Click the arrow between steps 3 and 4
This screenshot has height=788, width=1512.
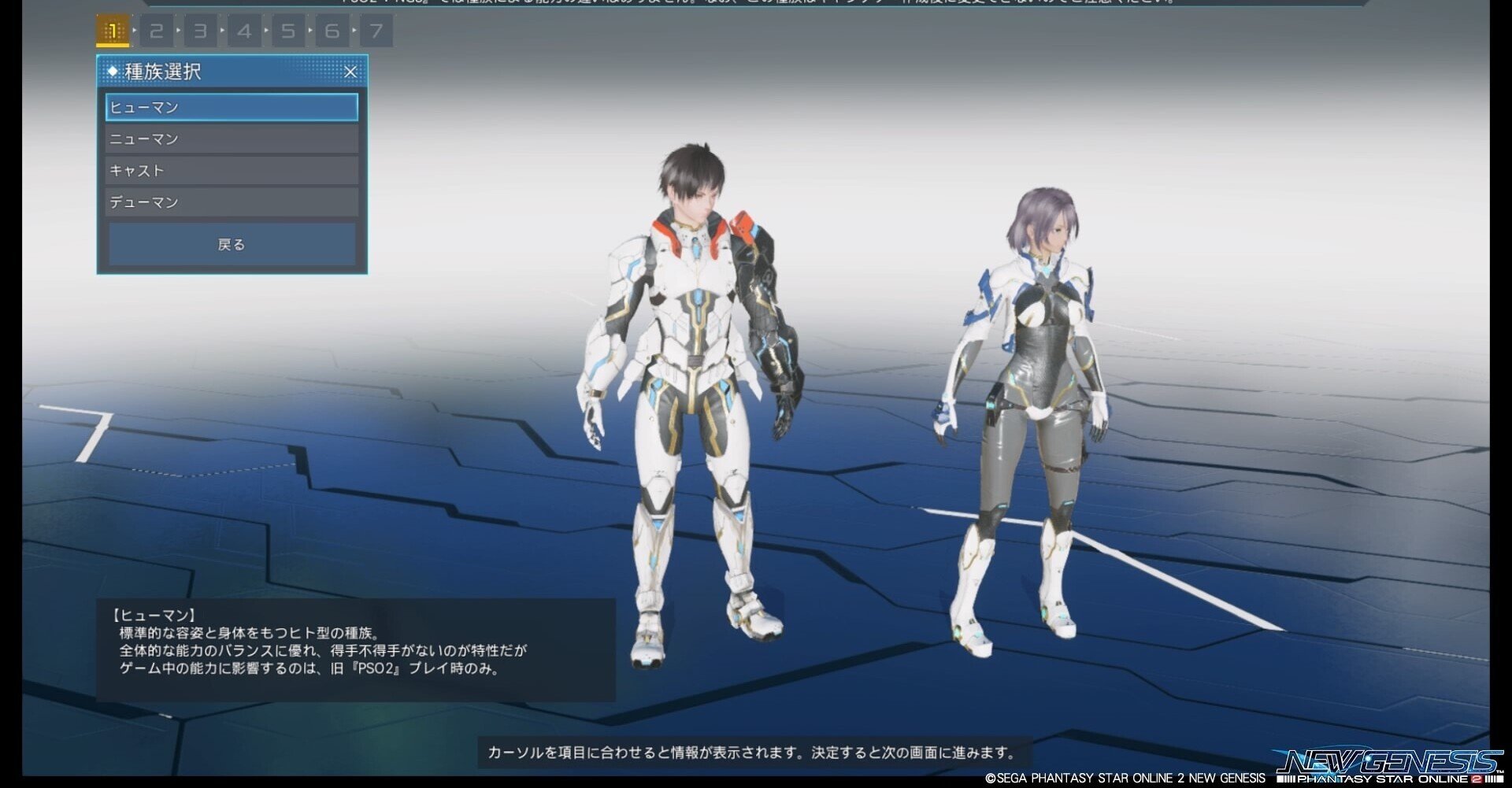click(x=224, y=31)
